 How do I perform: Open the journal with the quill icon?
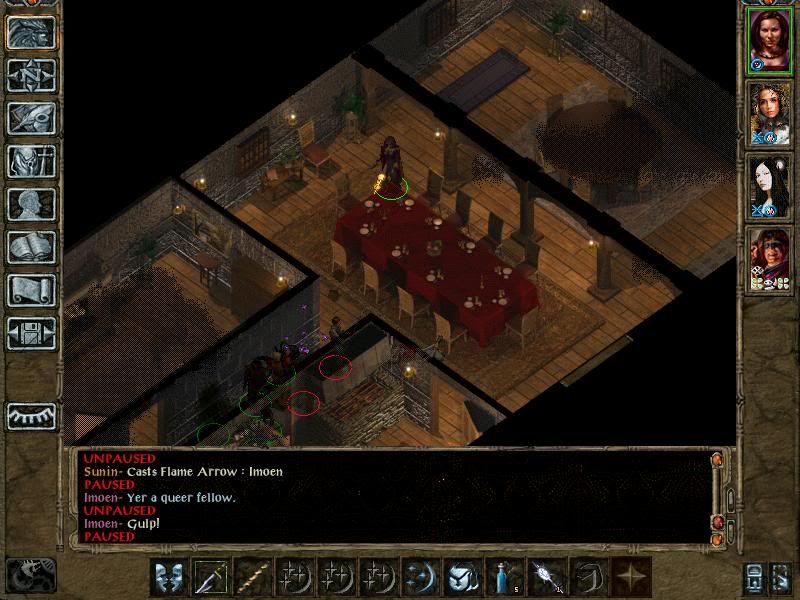31,118
